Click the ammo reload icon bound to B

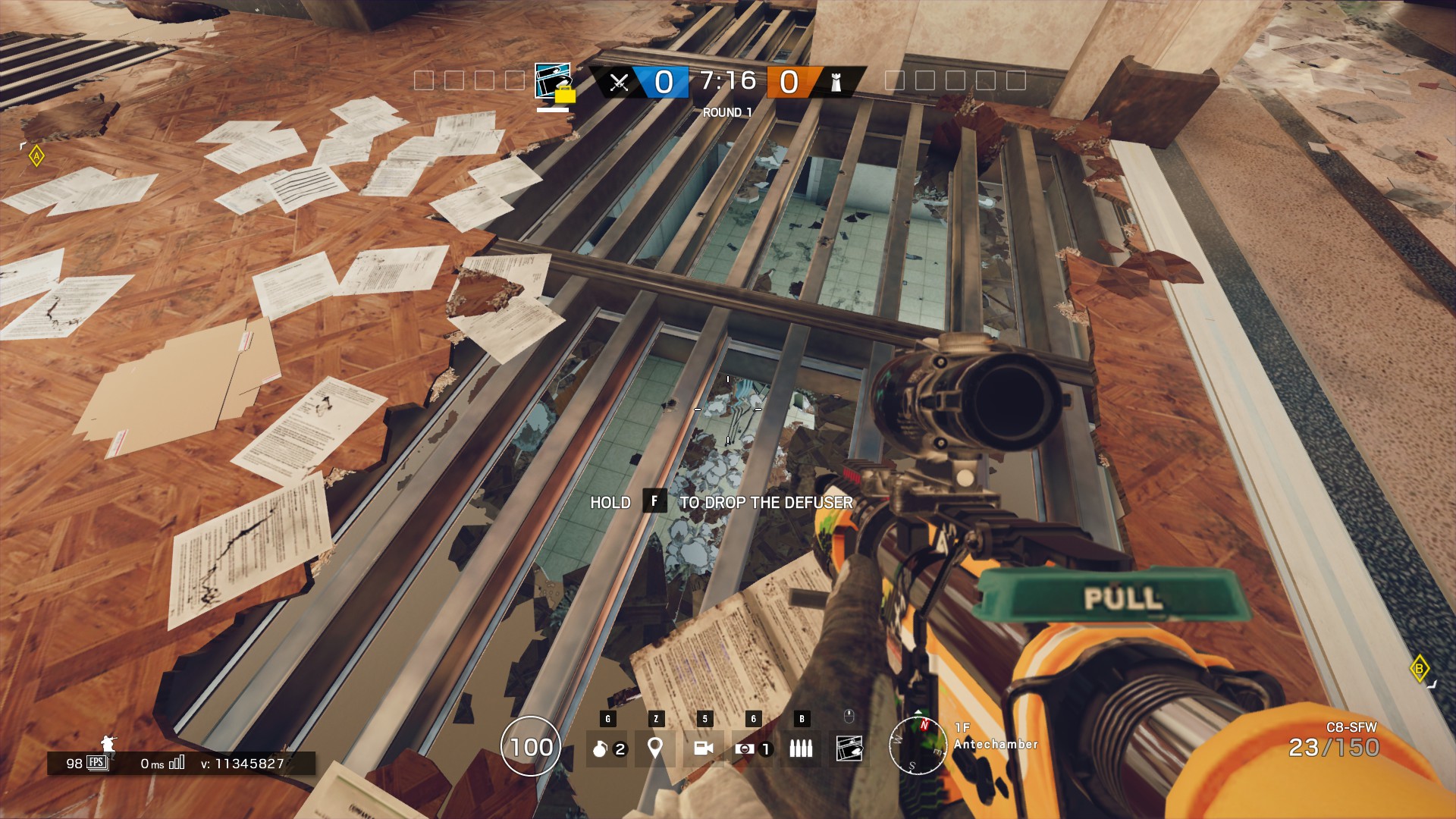click(x=802, y=748)
